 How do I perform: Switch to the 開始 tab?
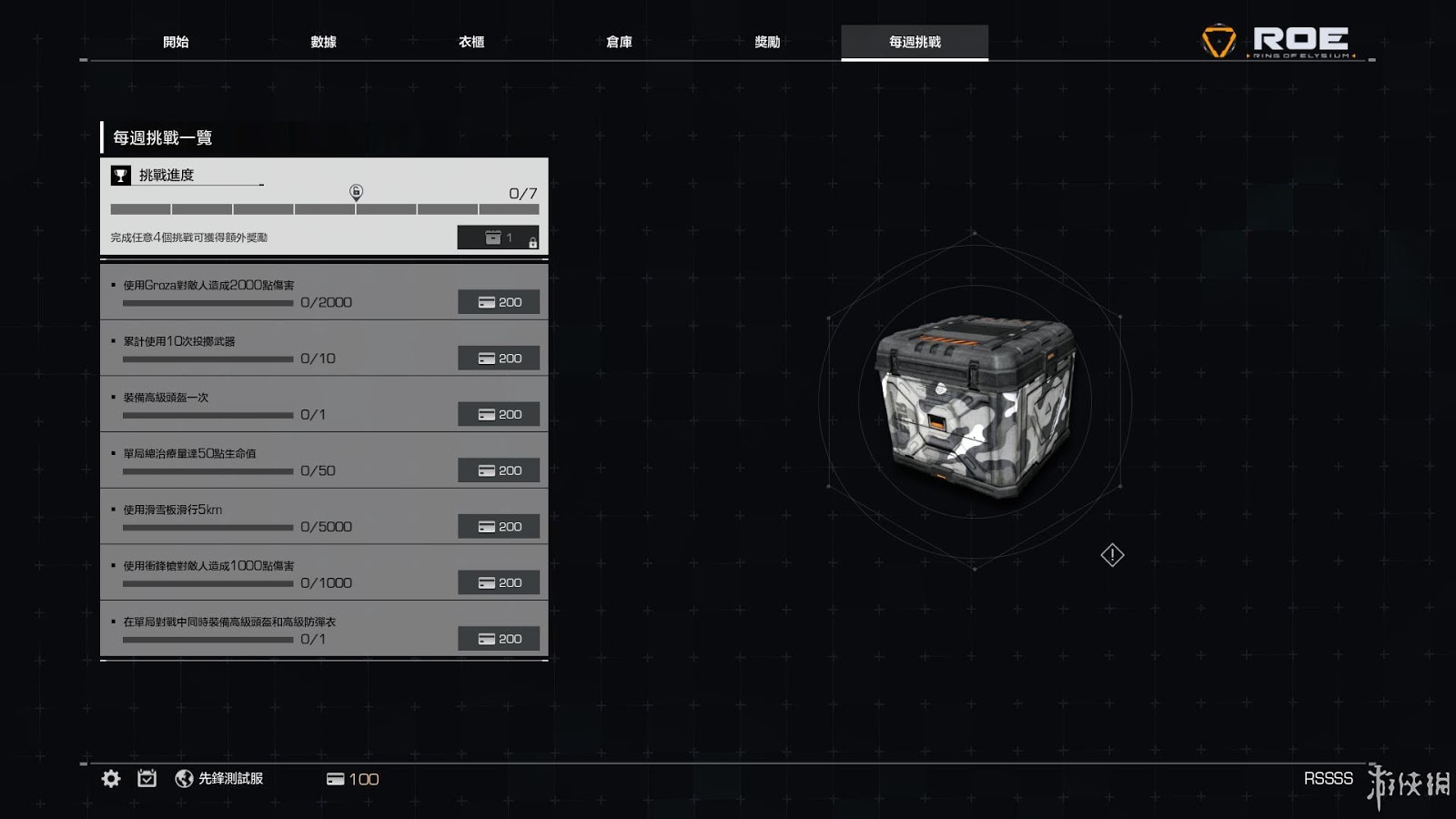(x=176, y=42)
